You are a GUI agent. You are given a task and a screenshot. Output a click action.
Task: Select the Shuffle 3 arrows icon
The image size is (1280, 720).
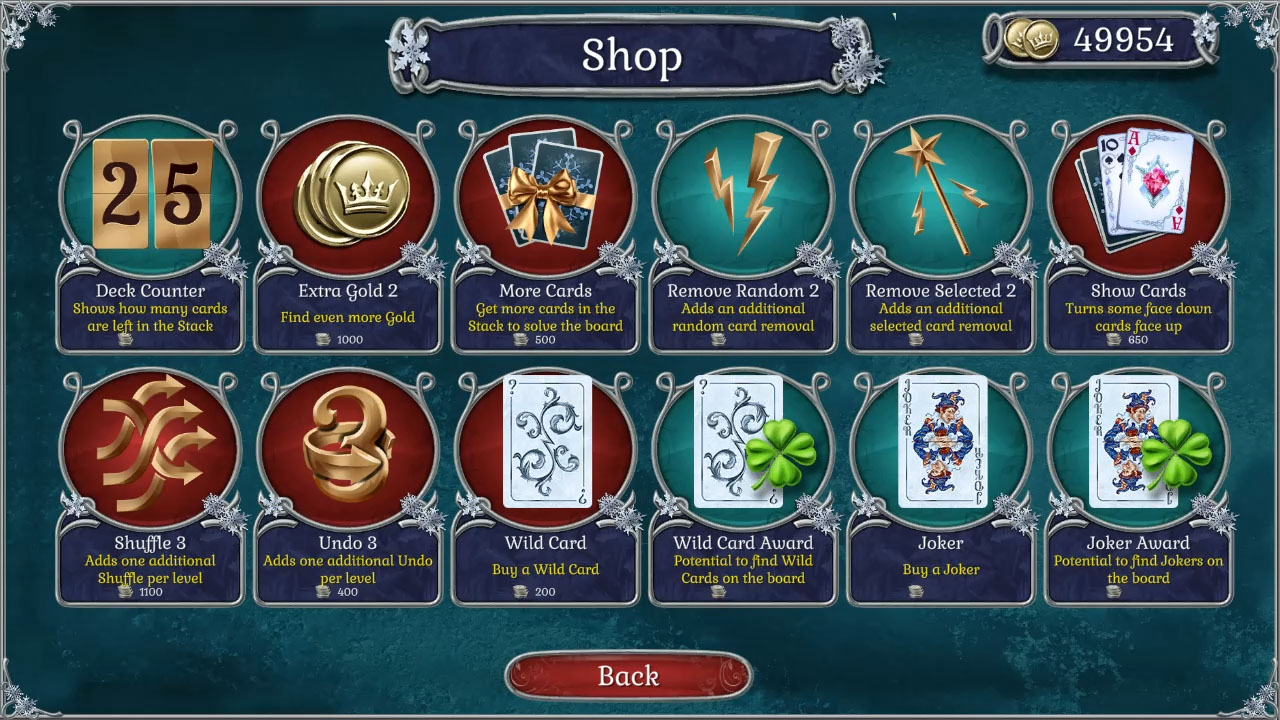(x=150, y=445)
